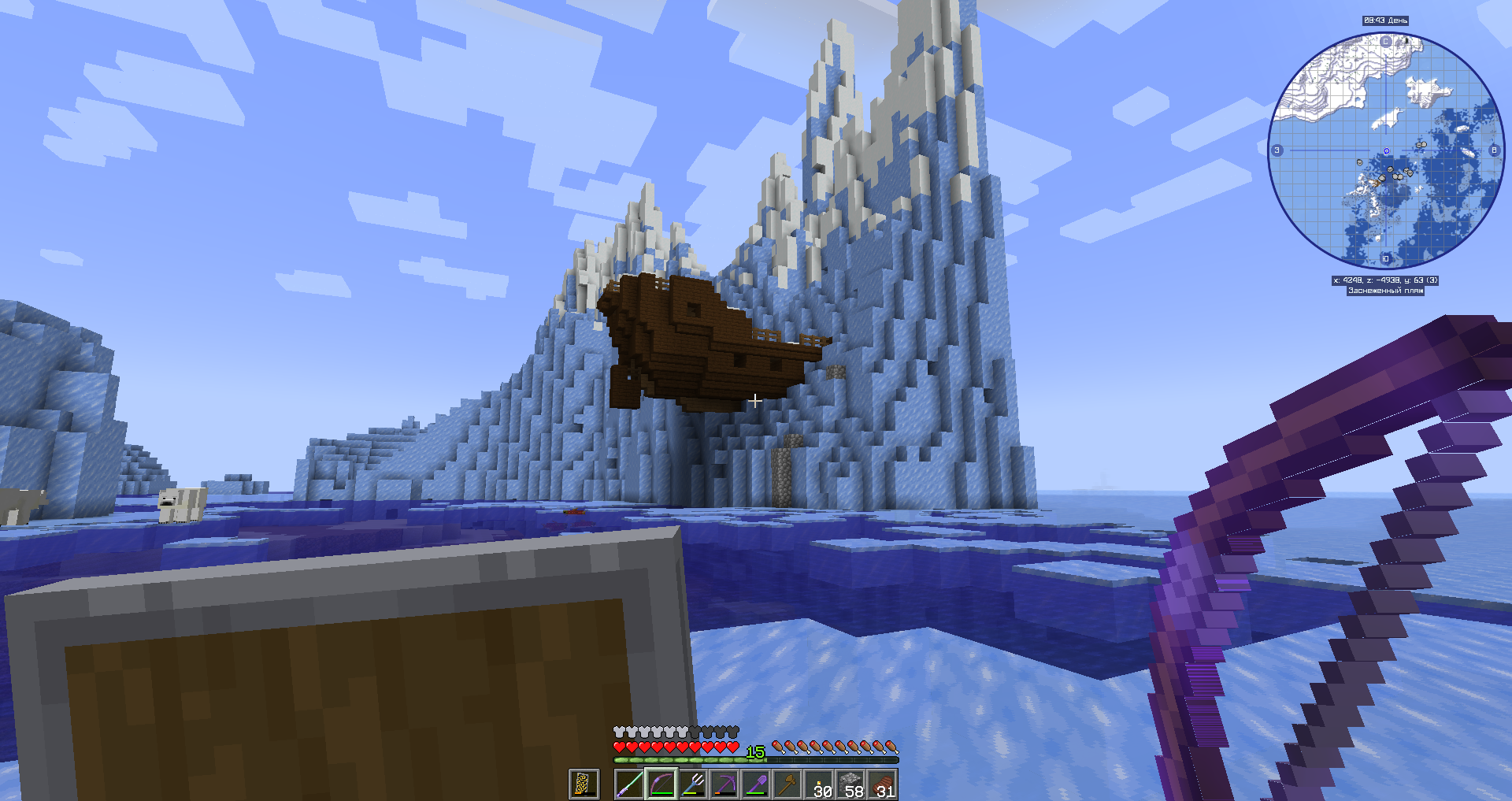Click the offhand slot item
Image resolution: width=1512 pixels, height=801 pixels.
583,784
